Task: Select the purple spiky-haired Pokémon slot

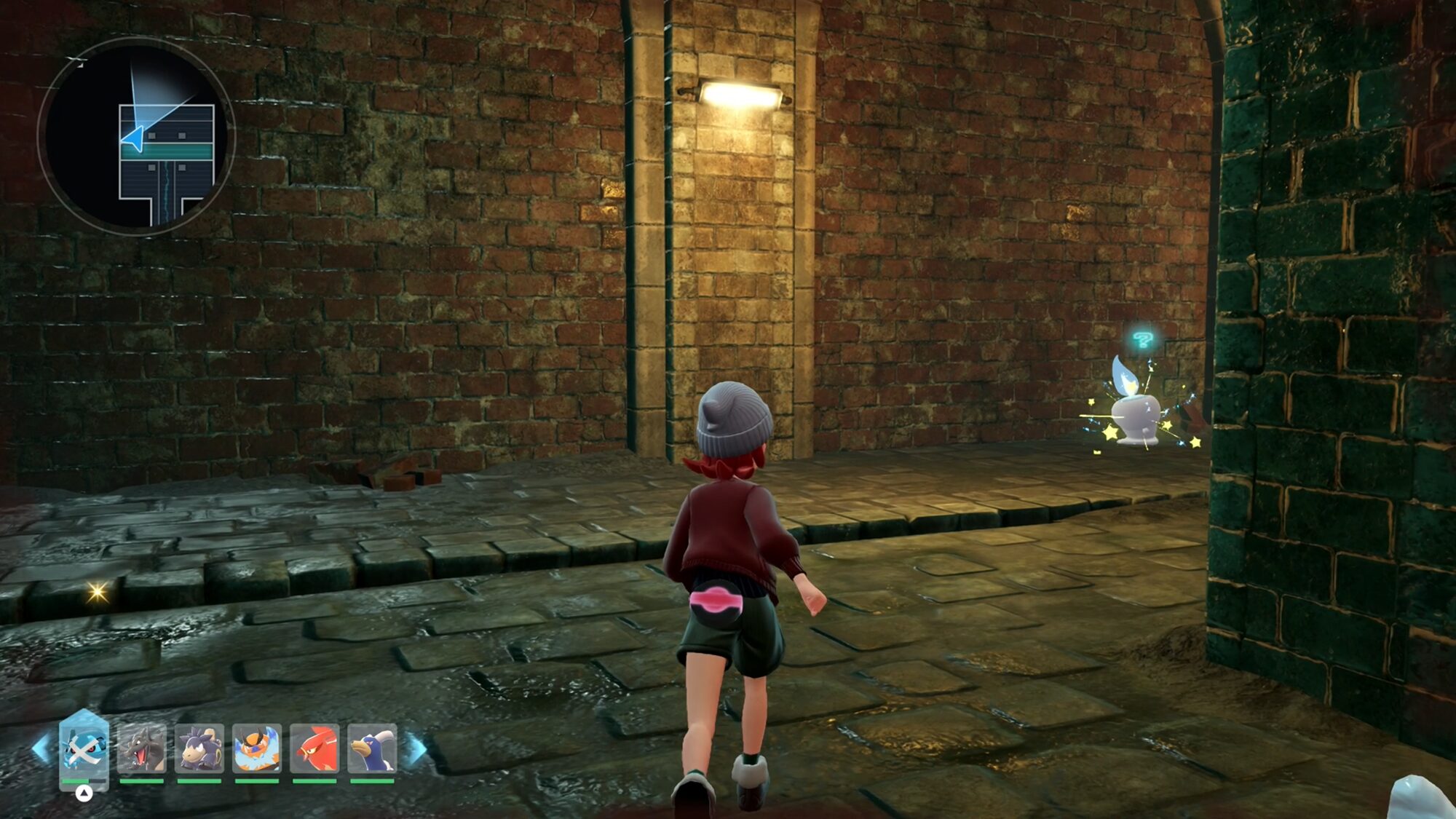Action: point(199,748)
